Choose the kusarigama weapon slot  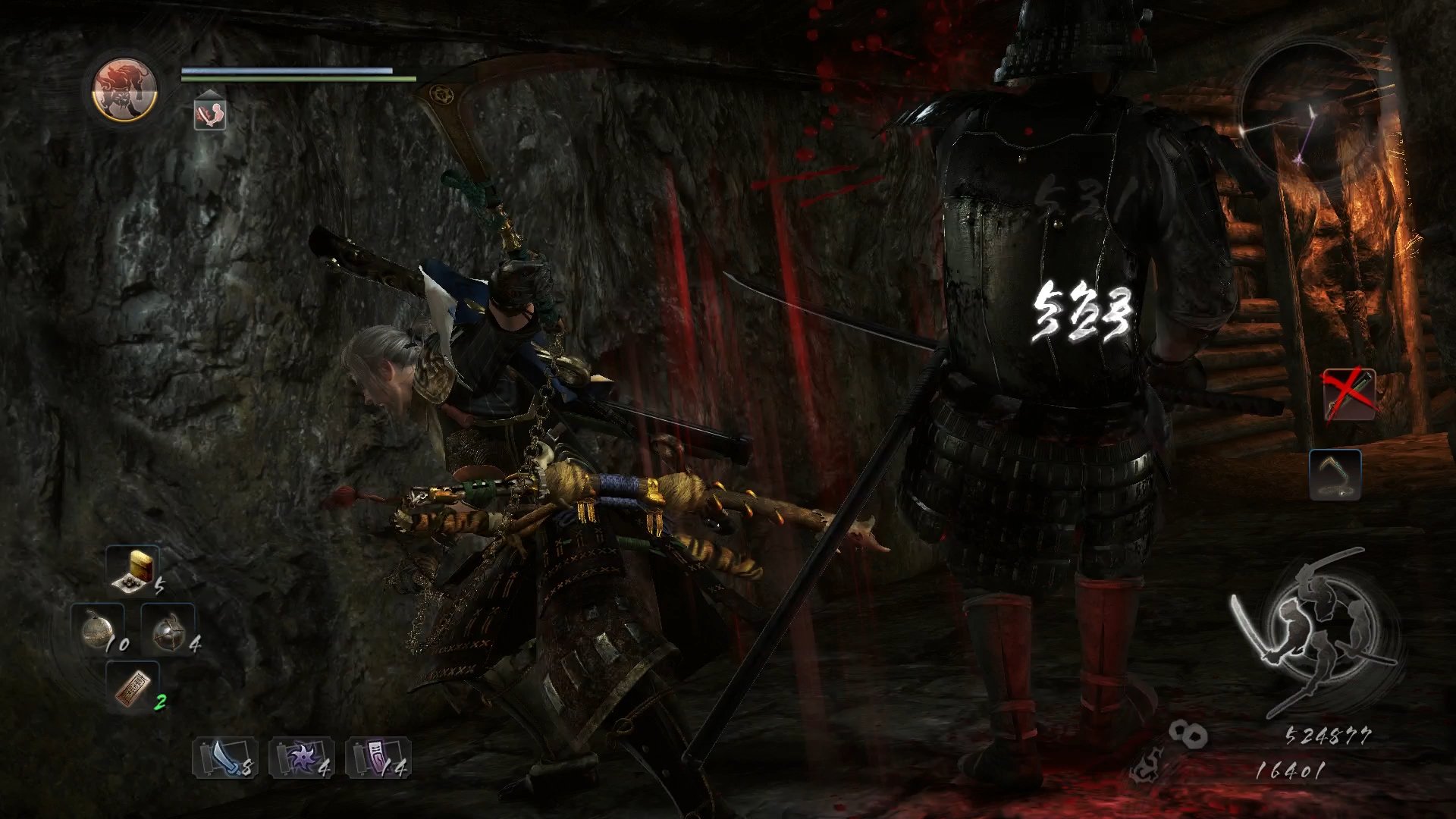[1335, 475]
